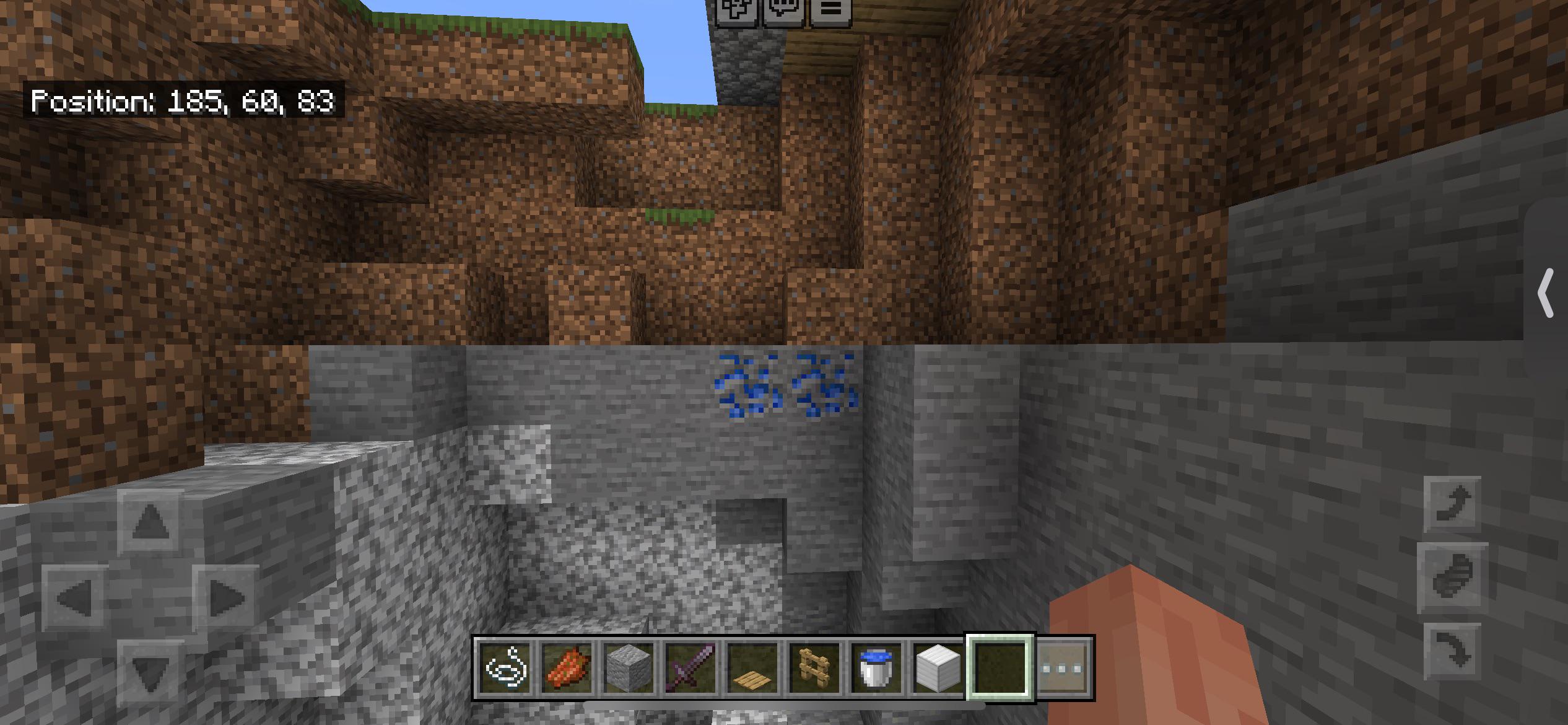The width and height of the screenshot is (1568, 725).
Task: Select the stone block from the hotbar
Action: point(629,666)
